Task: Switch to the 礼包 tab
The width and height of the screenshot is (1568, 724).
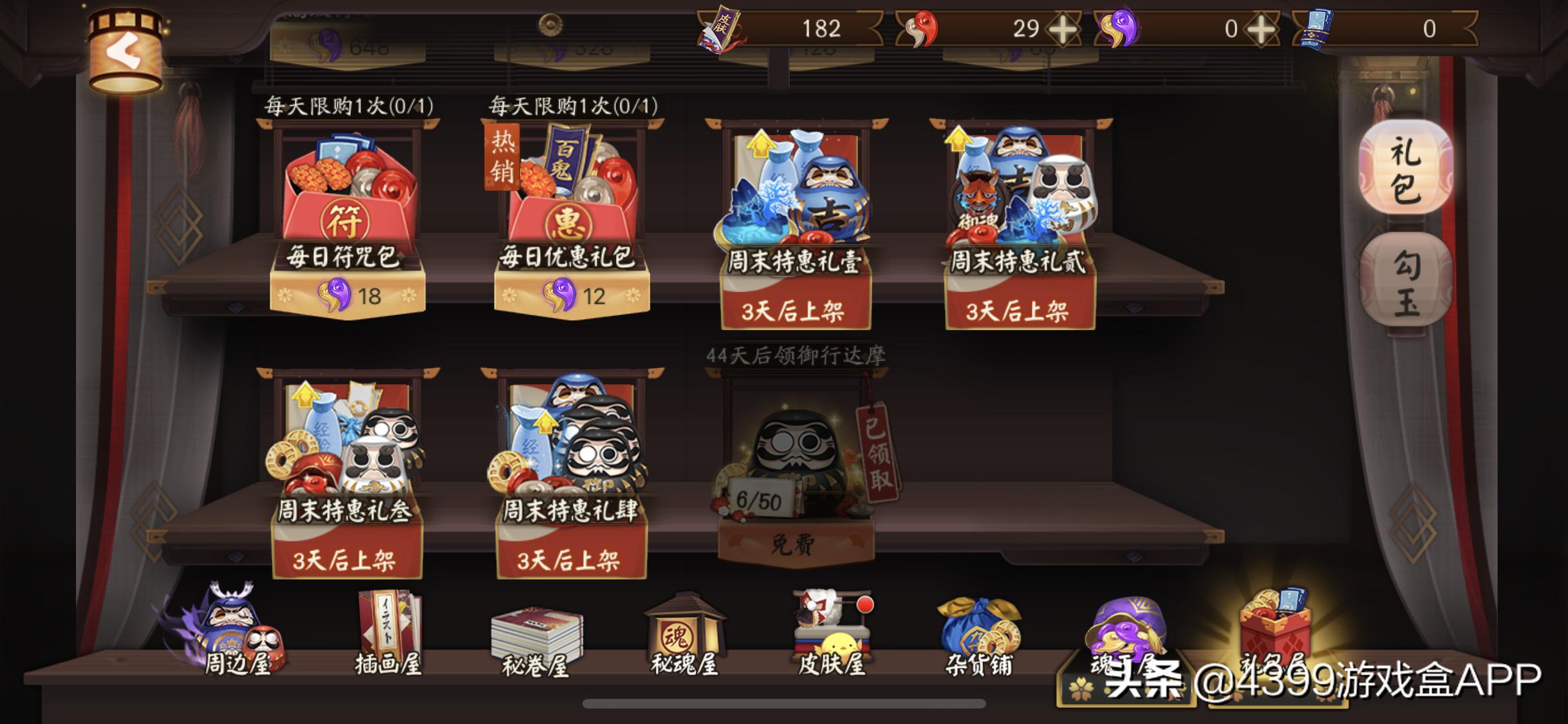Action: 1405,166
